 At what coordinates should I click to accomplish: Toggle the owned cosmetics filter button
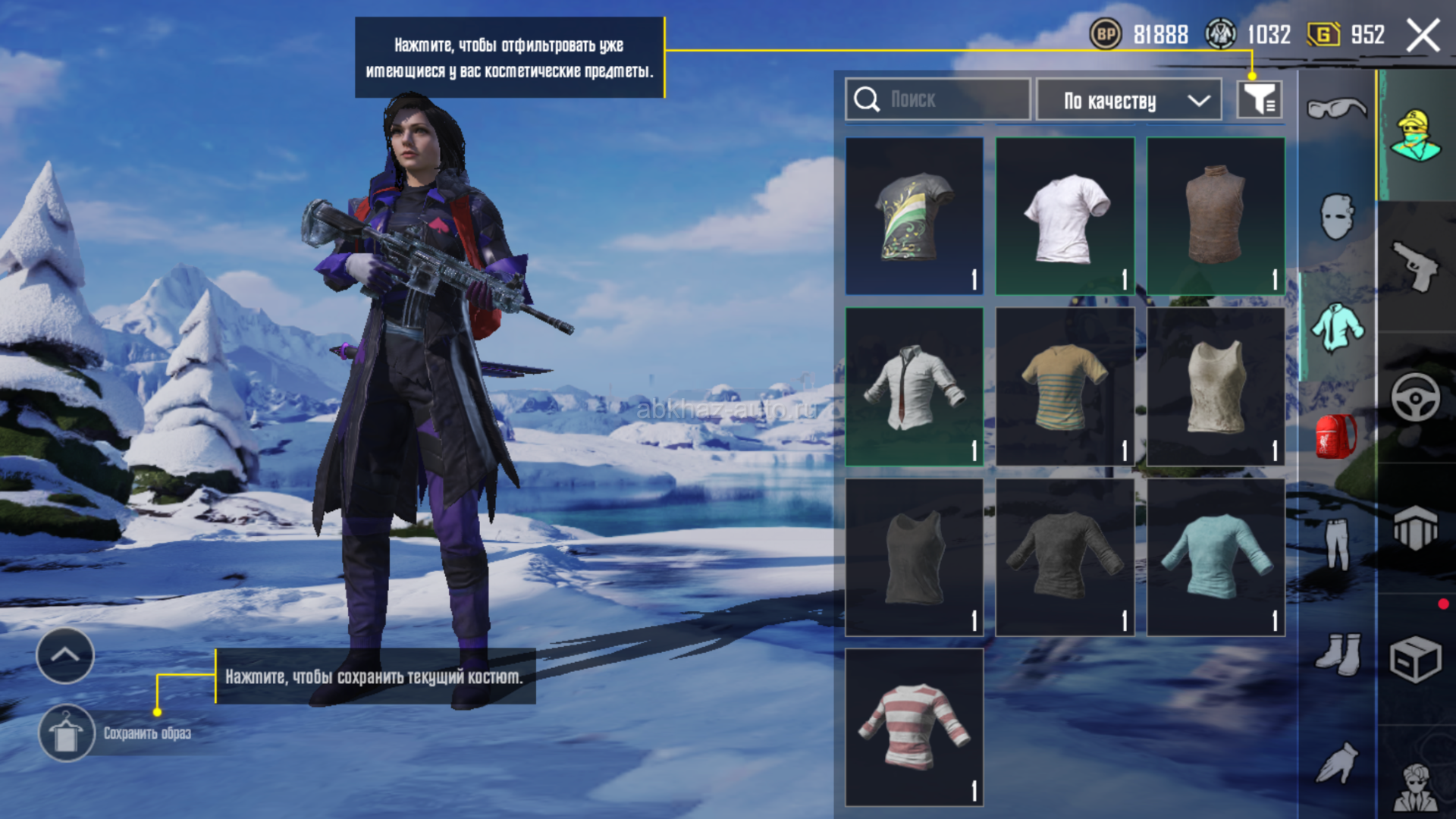pyautogui.click(x=1259, y=99)
